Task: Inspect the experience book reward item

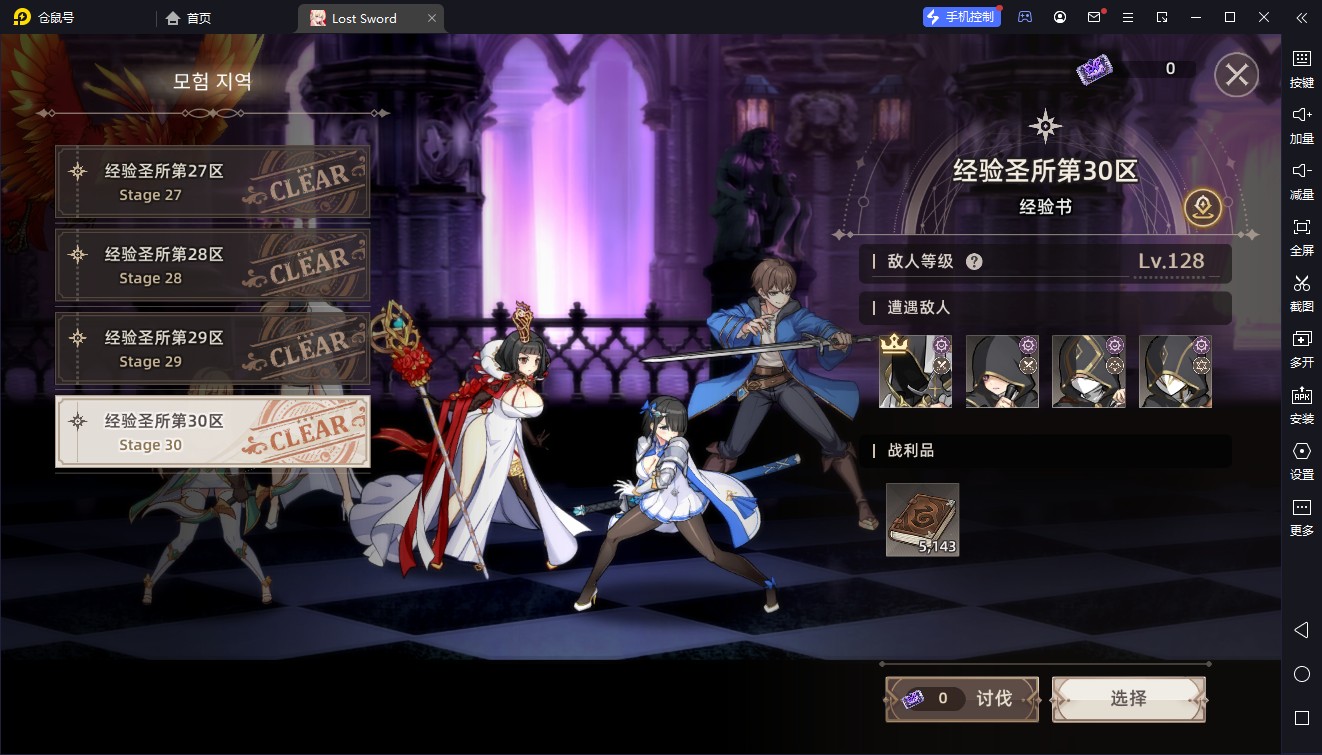Action: 922,519
